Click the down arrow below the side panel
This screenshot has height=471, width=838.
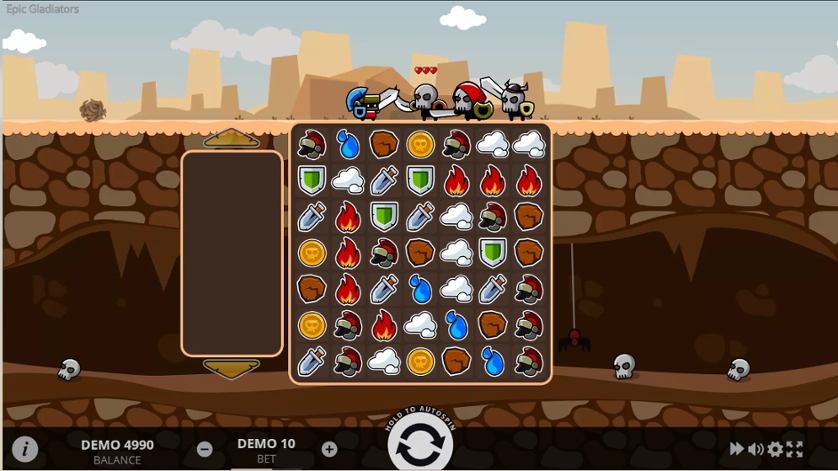click(232, 368)
